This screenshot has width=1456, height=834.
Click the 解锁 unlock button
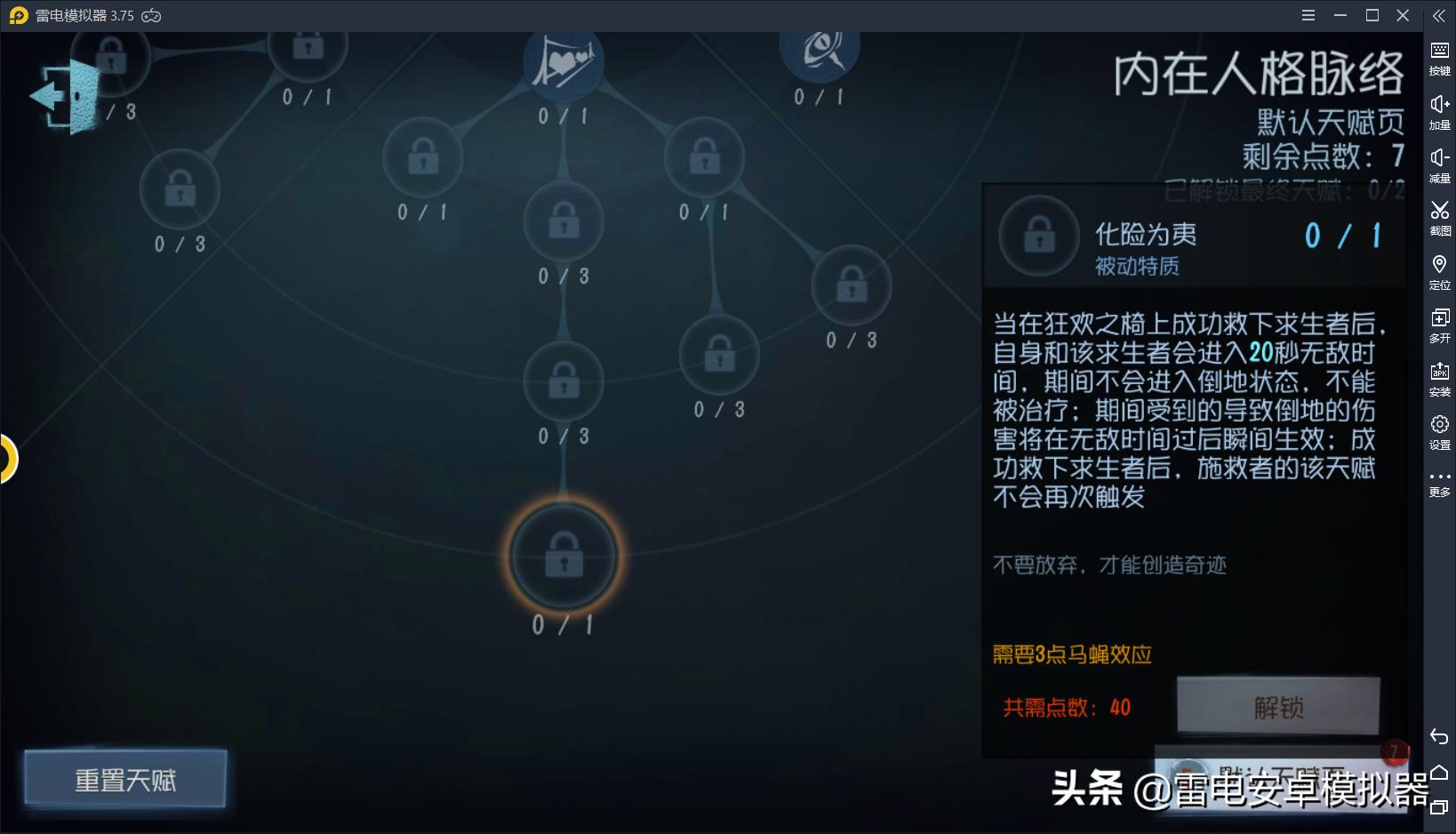click(1277, 705)
